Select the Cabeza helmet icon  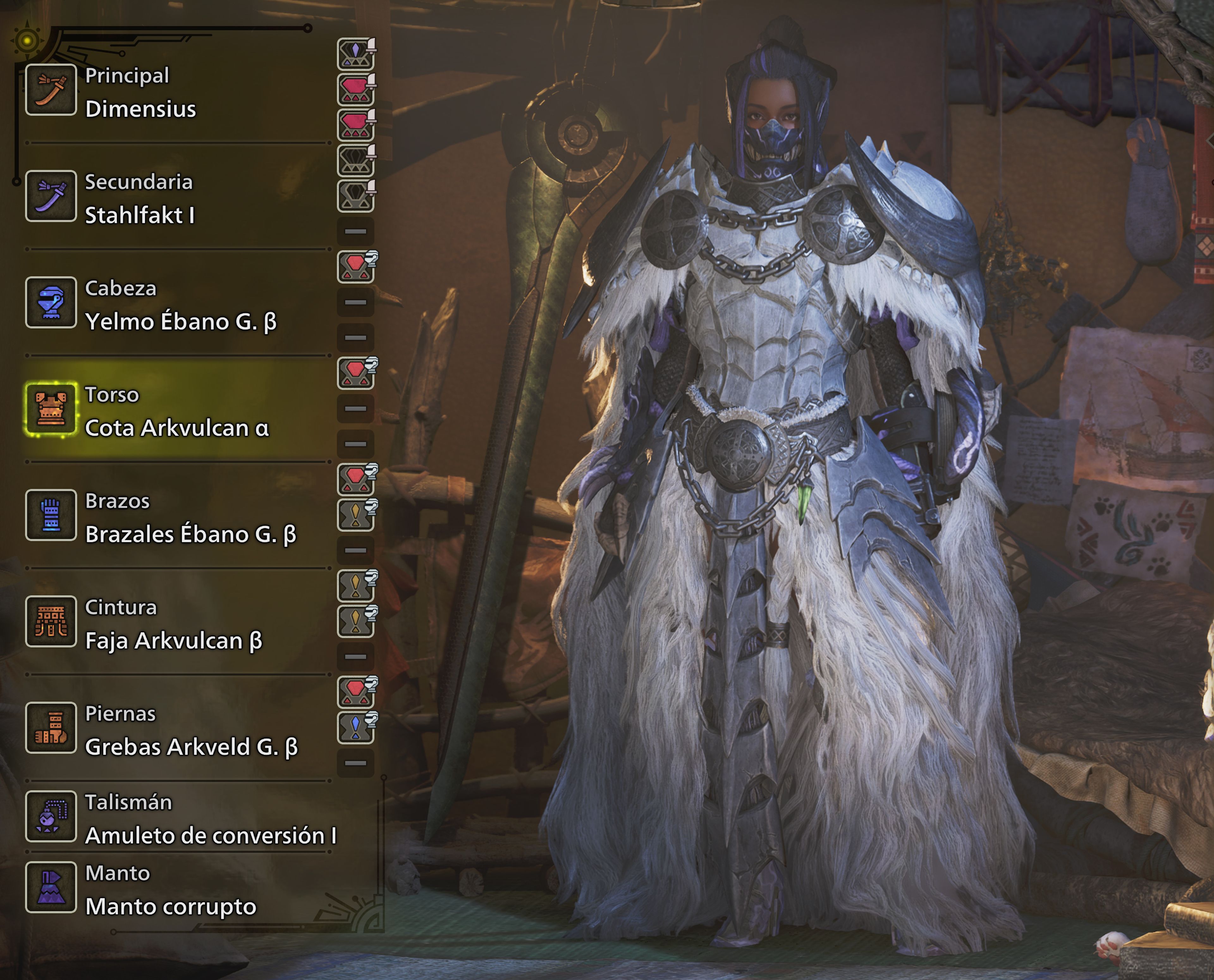tap(51, 302)
